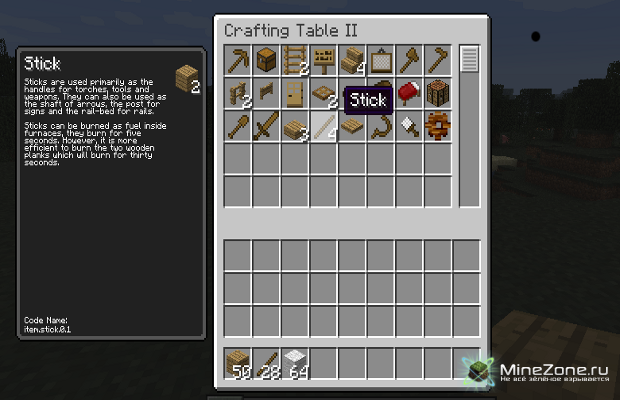Craft the ladder recipe
620x400 pixels.
coord(295,61)
